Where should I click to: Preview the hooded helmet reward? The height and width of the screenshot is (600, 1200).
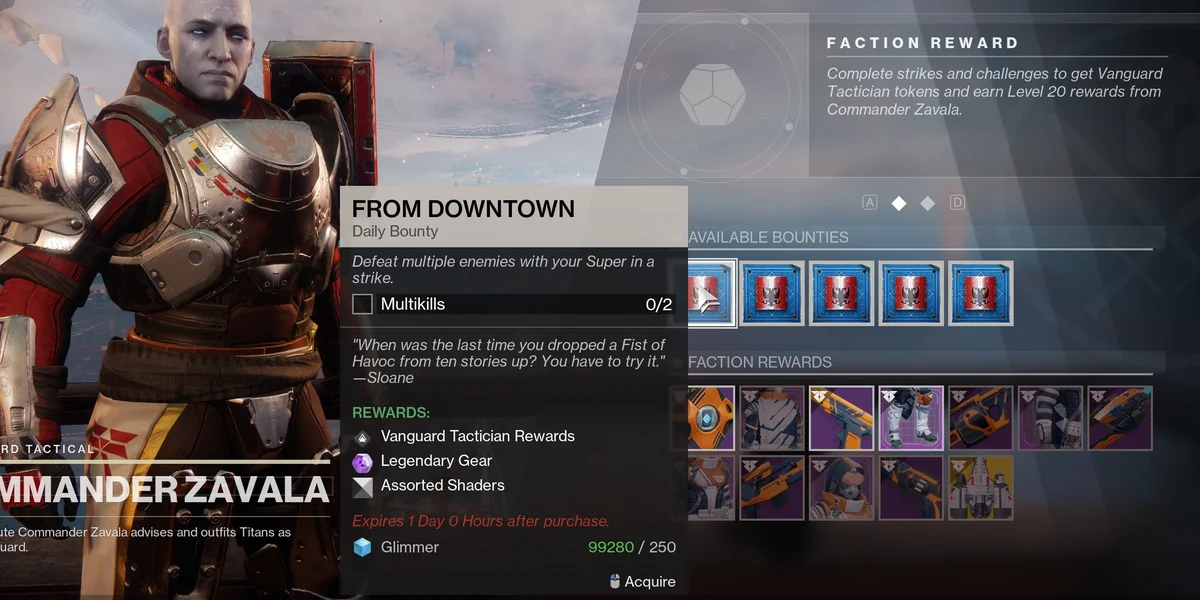841,488
